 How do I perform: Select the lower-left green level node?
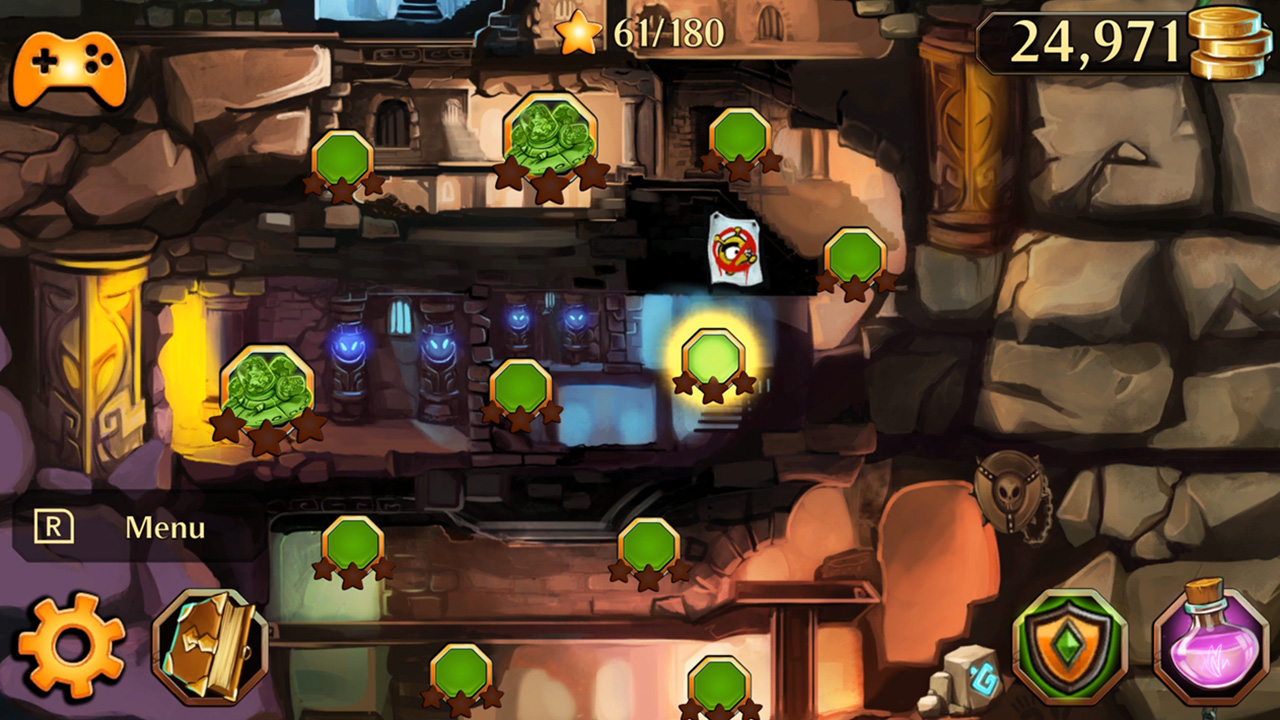click(352, 545)
